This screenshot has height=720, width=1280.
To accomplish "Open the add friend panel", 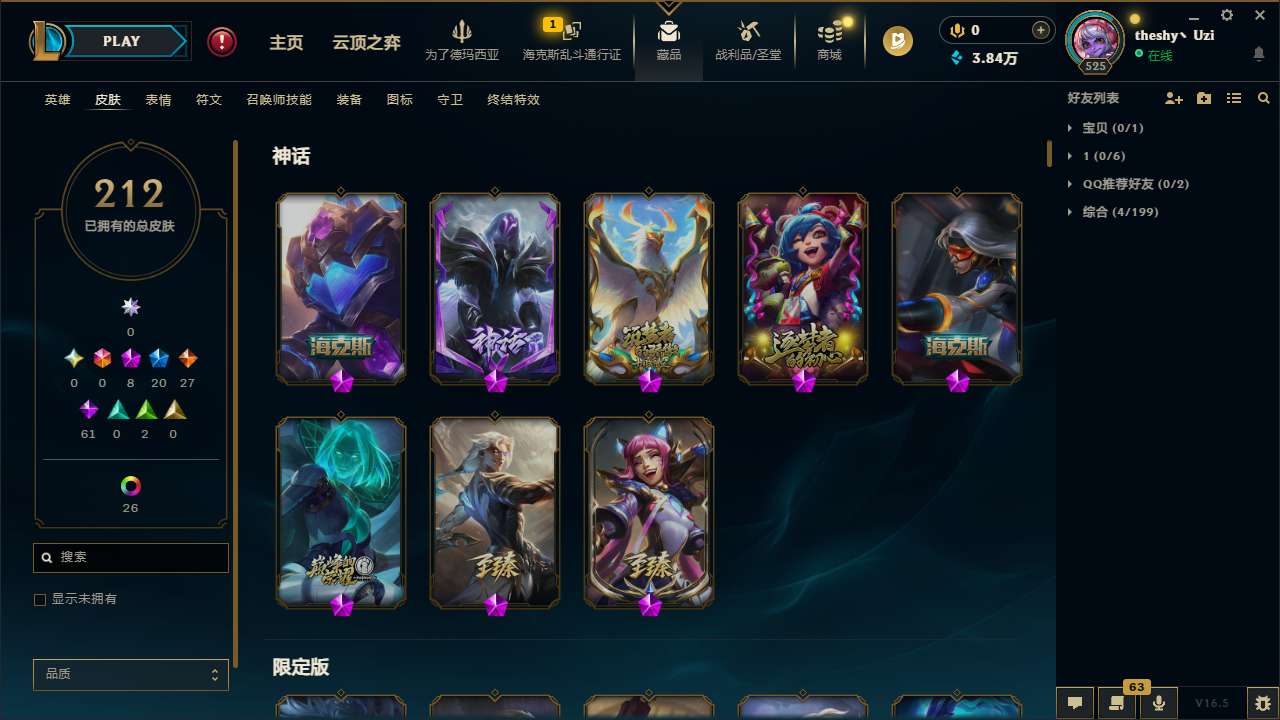I will [1172, 98].
